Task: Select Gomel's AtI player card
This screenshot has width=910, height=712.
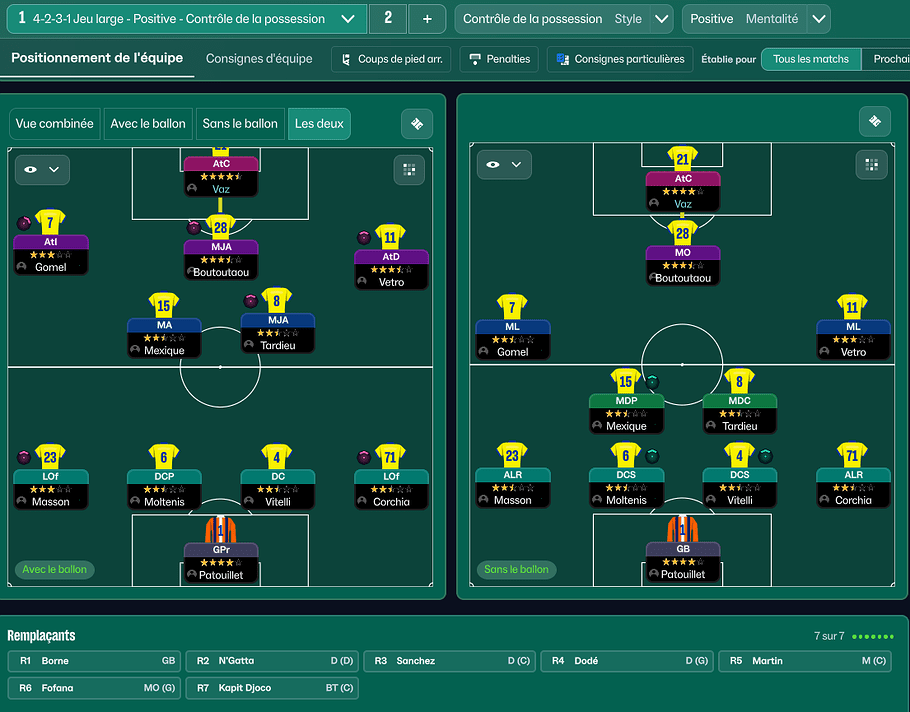Action: 51,254
